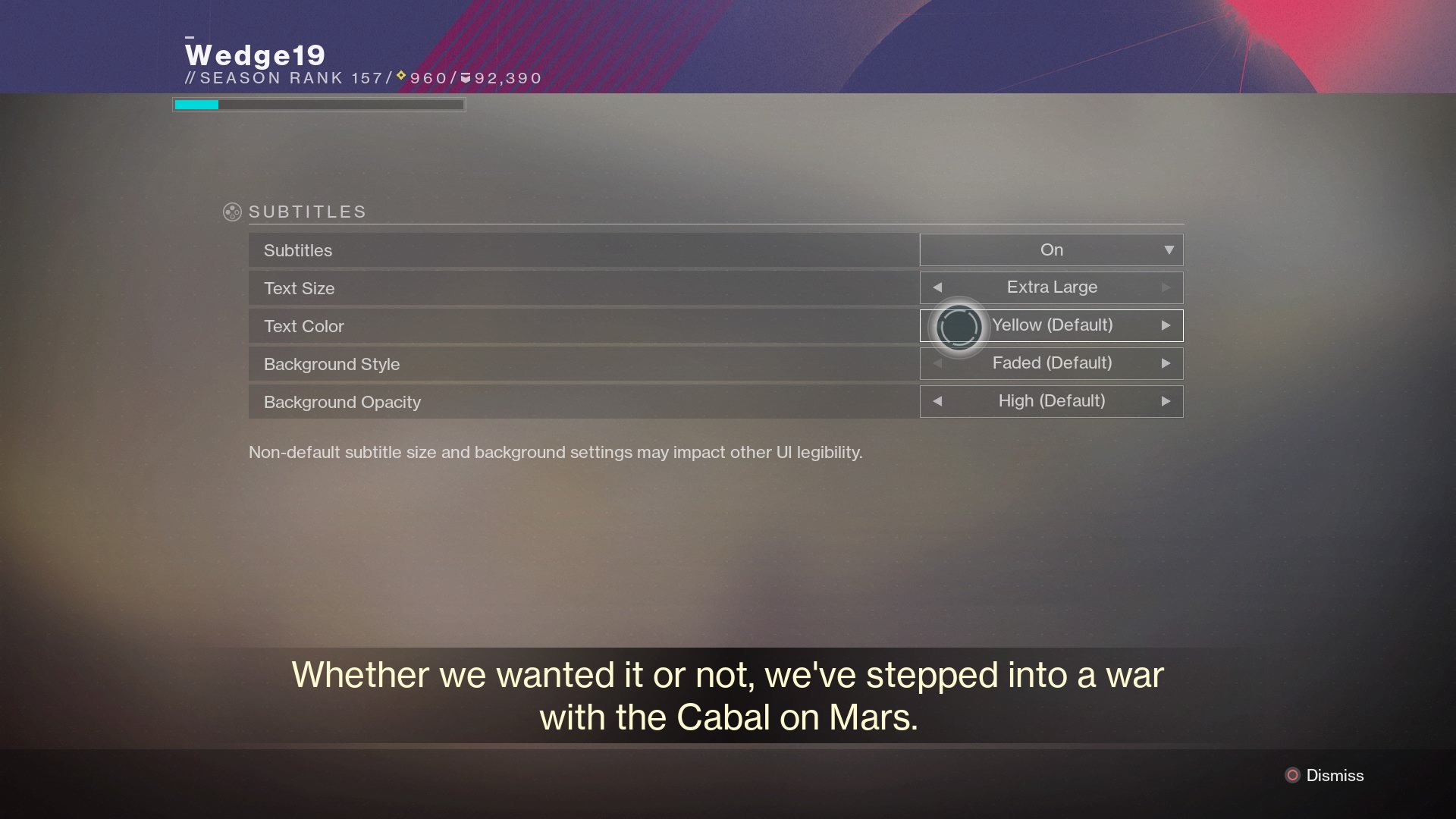Click the subtitle preview text about Cabal

[x=726, y=695]
